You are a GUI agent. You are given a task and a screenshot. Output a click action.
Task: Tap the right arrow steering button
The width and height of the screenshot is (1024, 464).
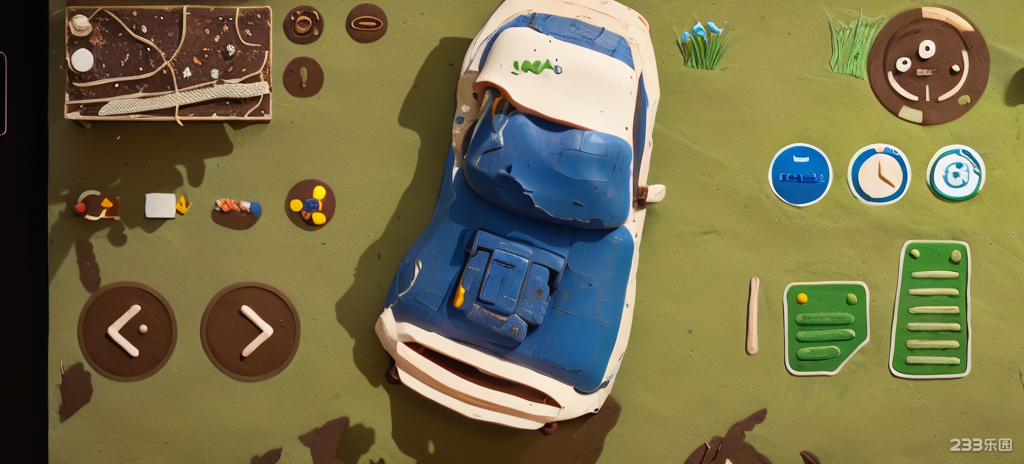pyautogui.click(x=250, y=331)
